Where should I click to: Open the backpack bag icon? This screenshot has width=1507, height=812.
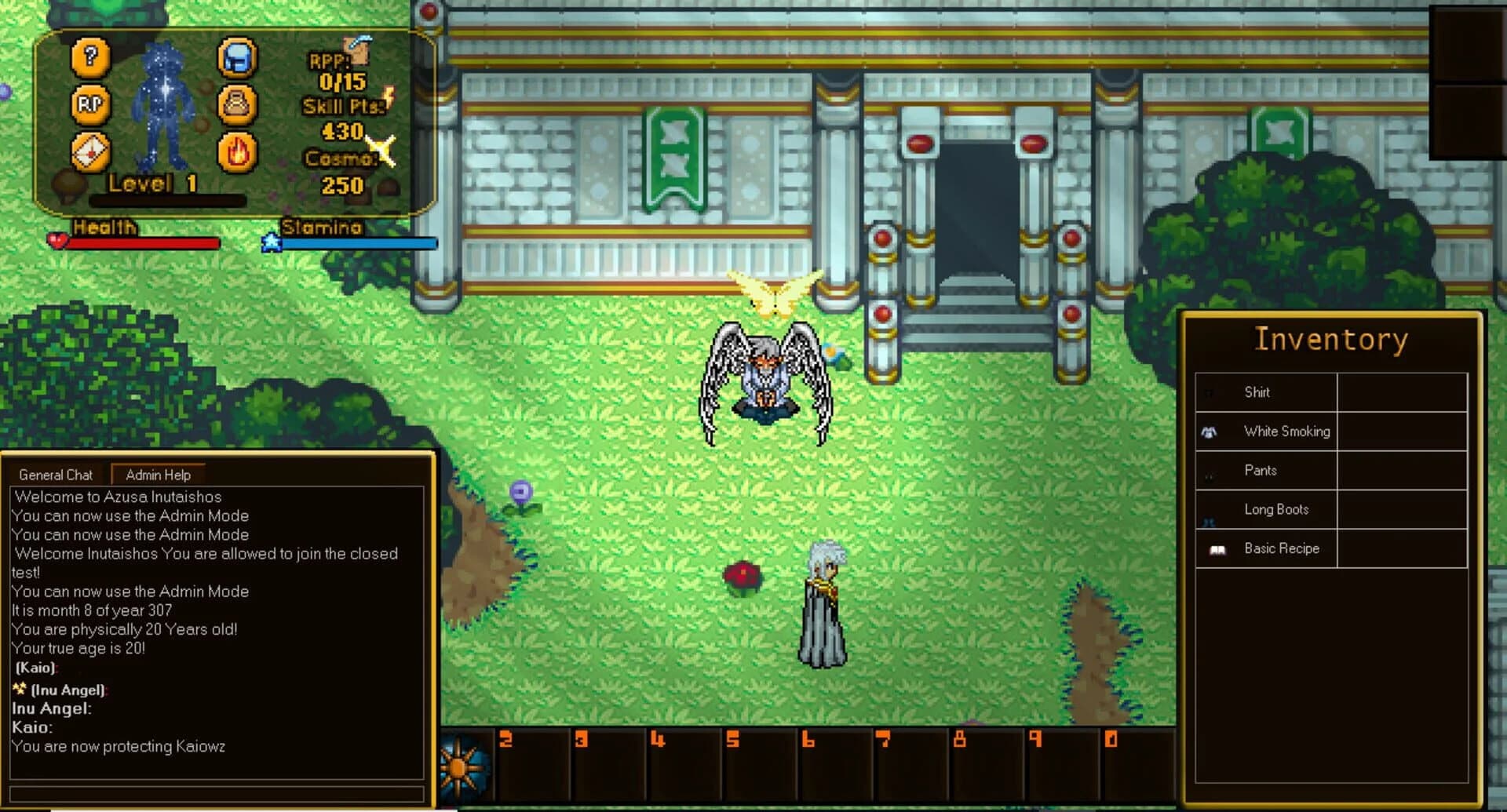(x=238, y=104)
